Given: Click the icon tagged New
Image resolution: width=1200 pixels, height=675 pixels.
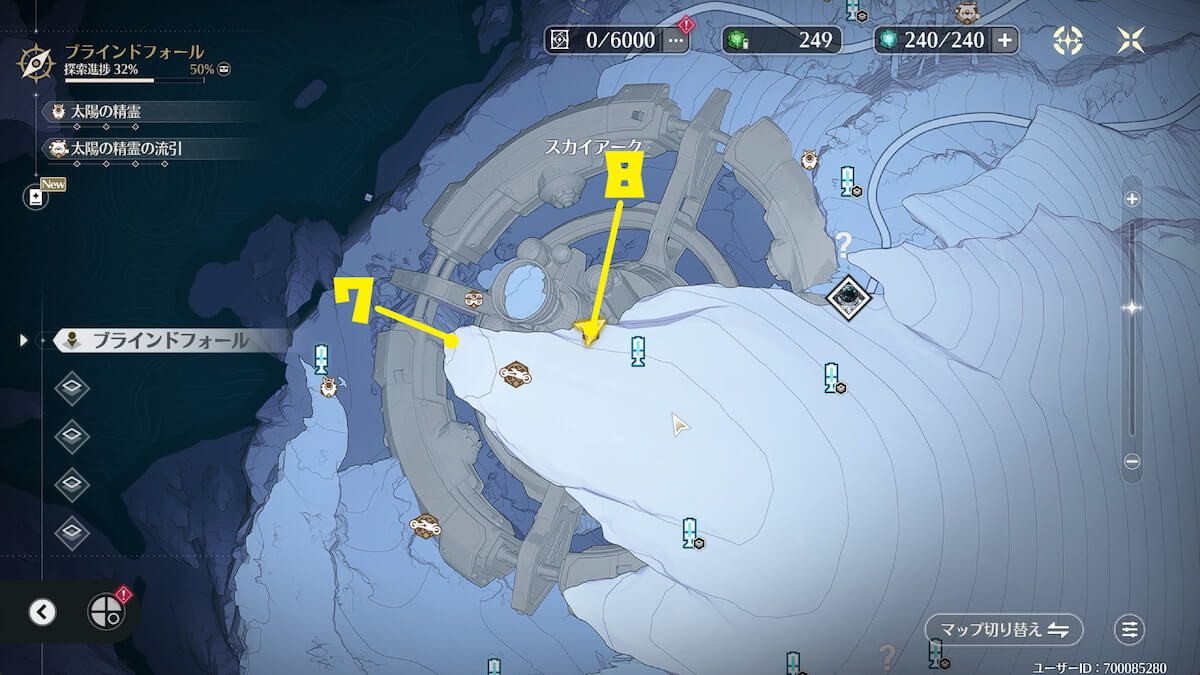Looking at the screenshot, I should [x=36, y=197].
